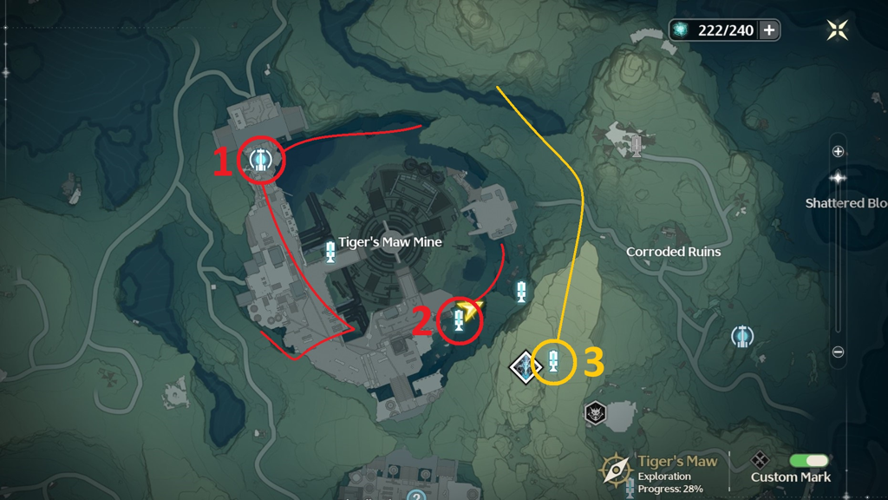Open the Custom Mark diamond icon
The image size is (888, 500).
pyautogui.click(x=760, y=460)
